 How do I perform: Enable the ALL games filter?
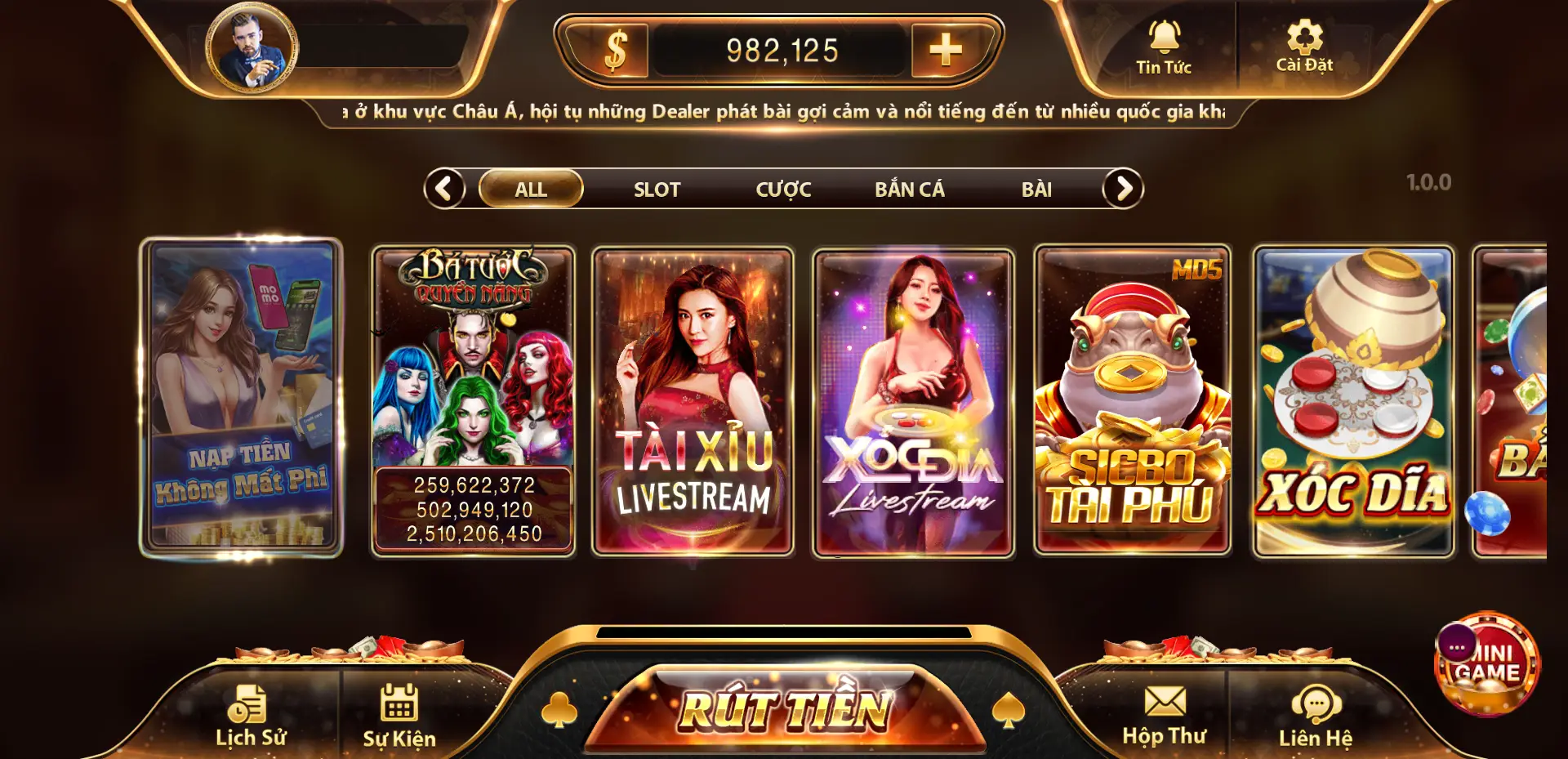(x=530, y=189)
